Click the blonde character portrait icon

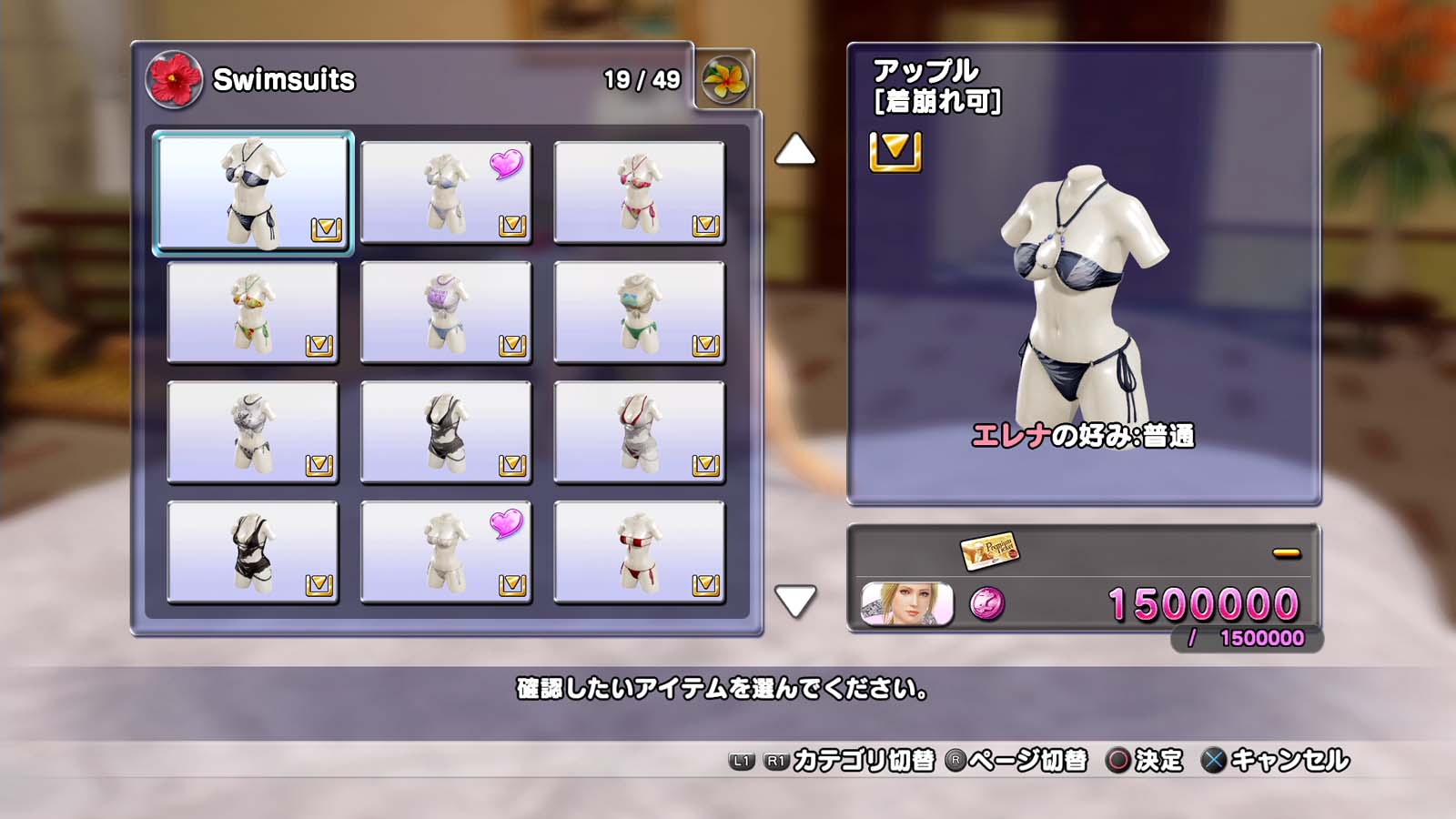pos(906,604)
